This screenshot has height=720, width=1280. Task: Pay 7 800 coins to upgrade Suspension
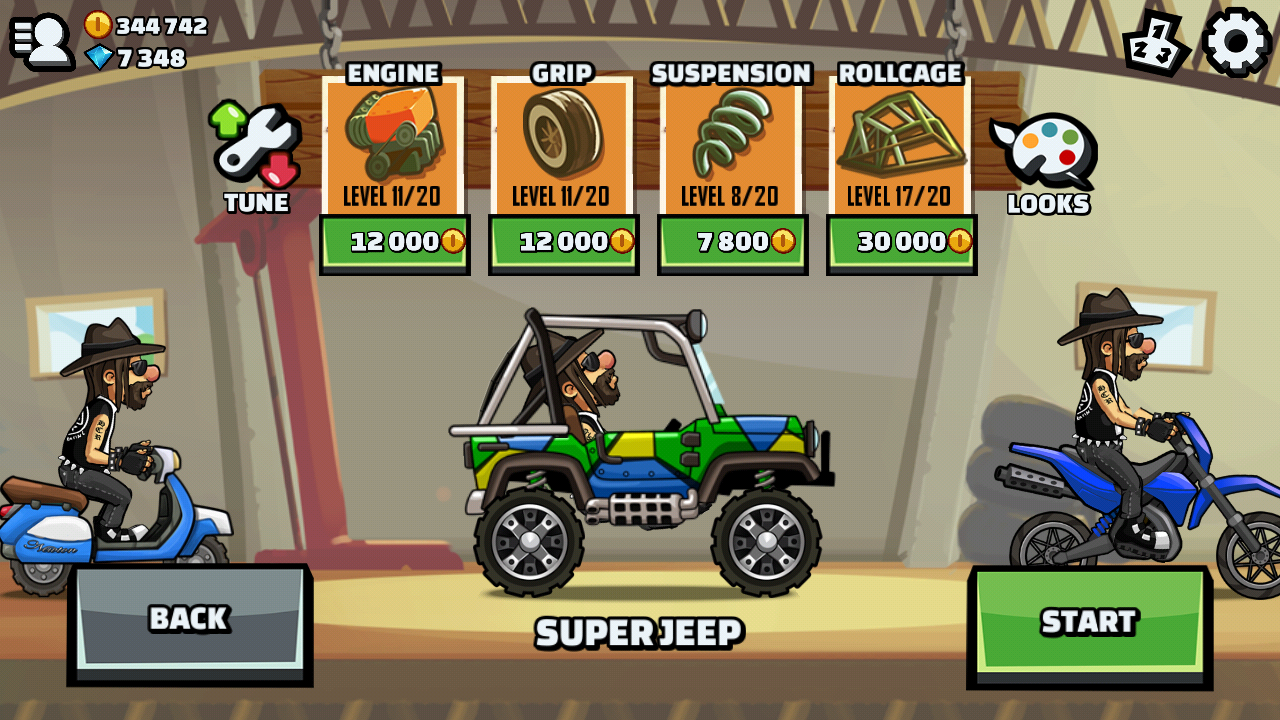[731, 241]
